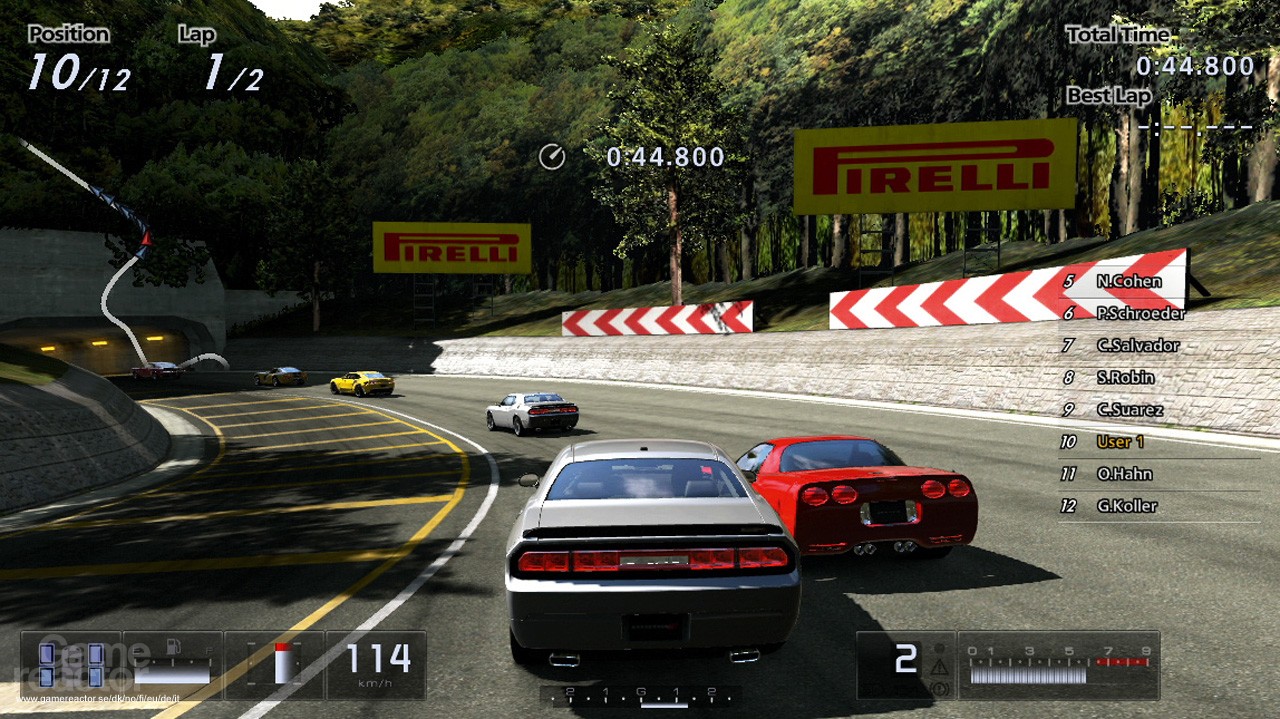Screen dimensions: 1280x719
Task: Pick S.Robin's leaderboard row
Action: click(1125, 377)
